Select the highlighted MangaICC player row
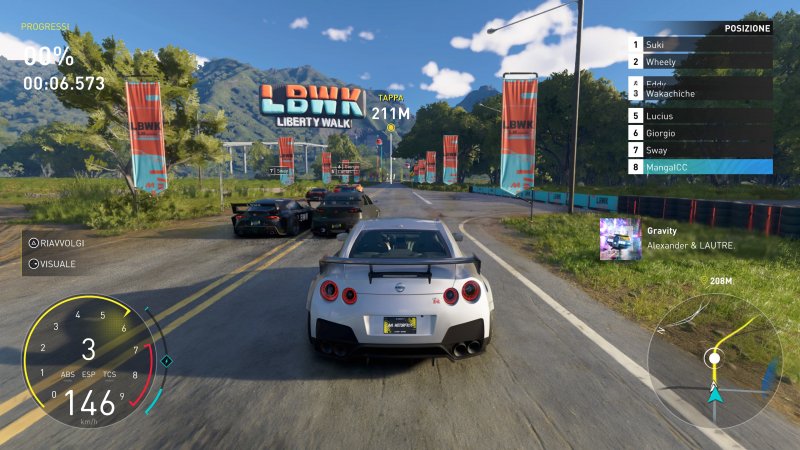 tap(700, 167)
